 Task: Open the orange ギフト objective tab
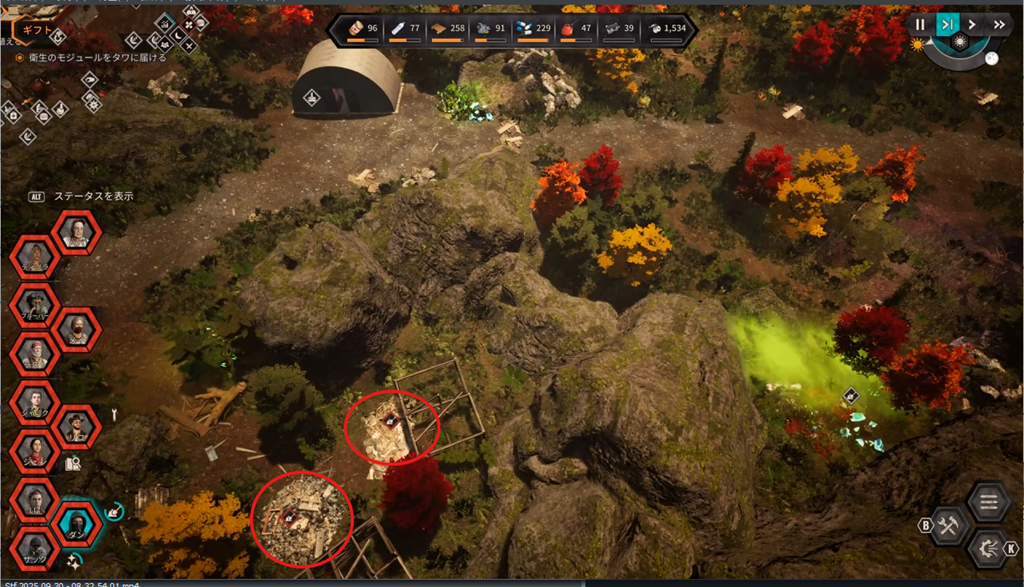pyautogui.click(x=40, y=30)
